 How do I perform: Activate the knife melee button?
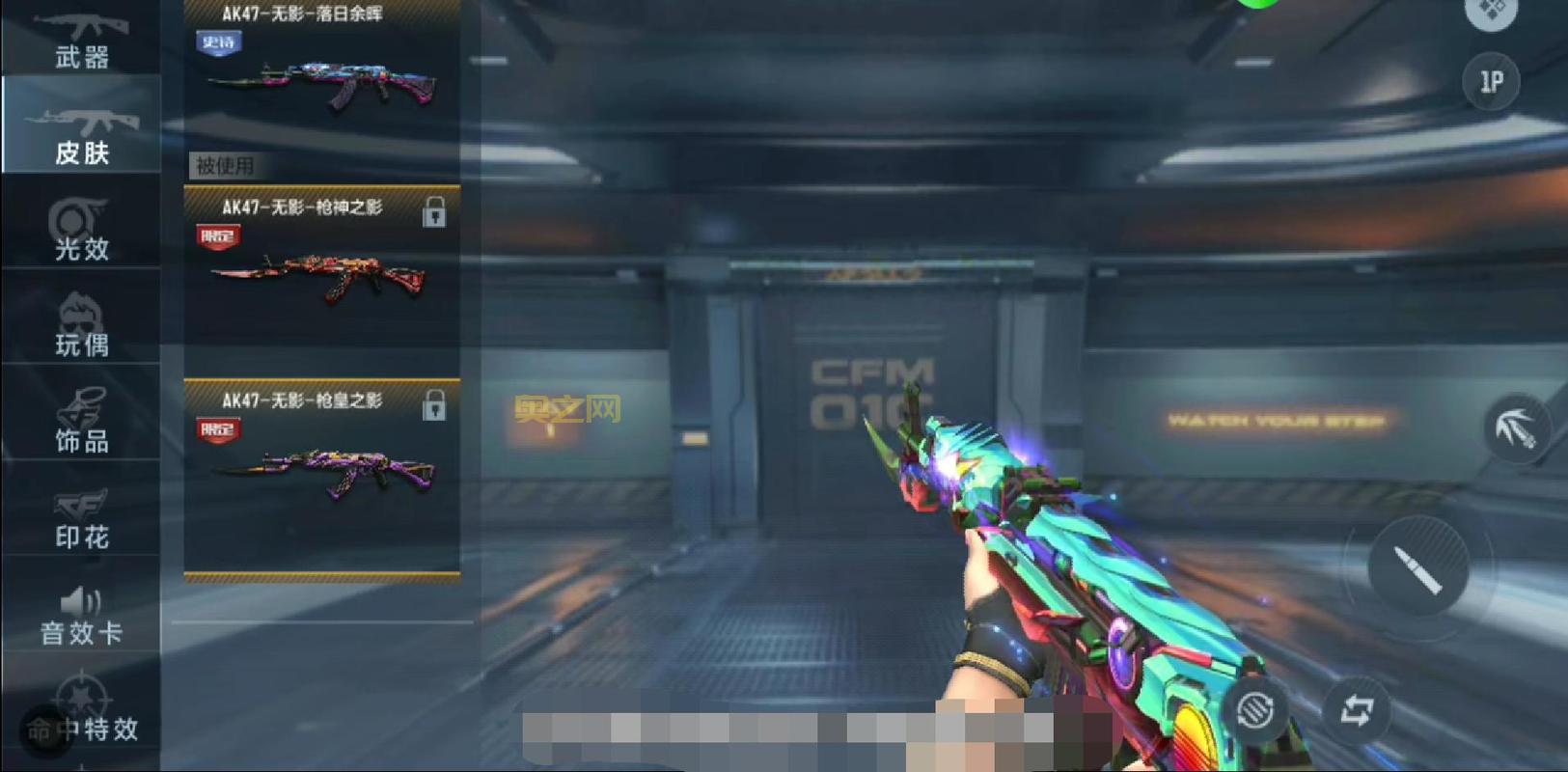pos(1516,429)
